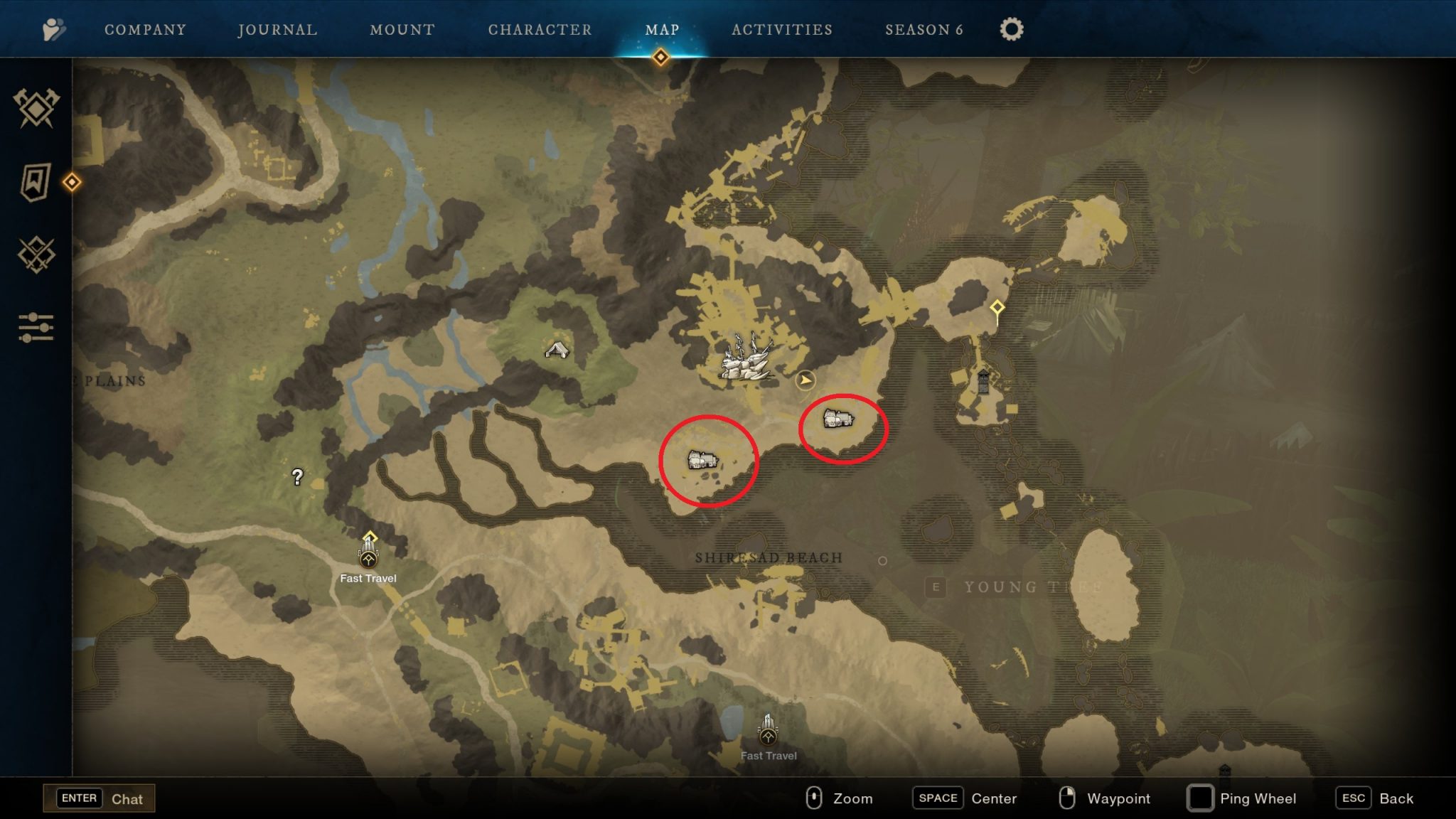1456x819 pixels.
Task: Open the map filters sliders icon
Action: click(x=38, y=328)
